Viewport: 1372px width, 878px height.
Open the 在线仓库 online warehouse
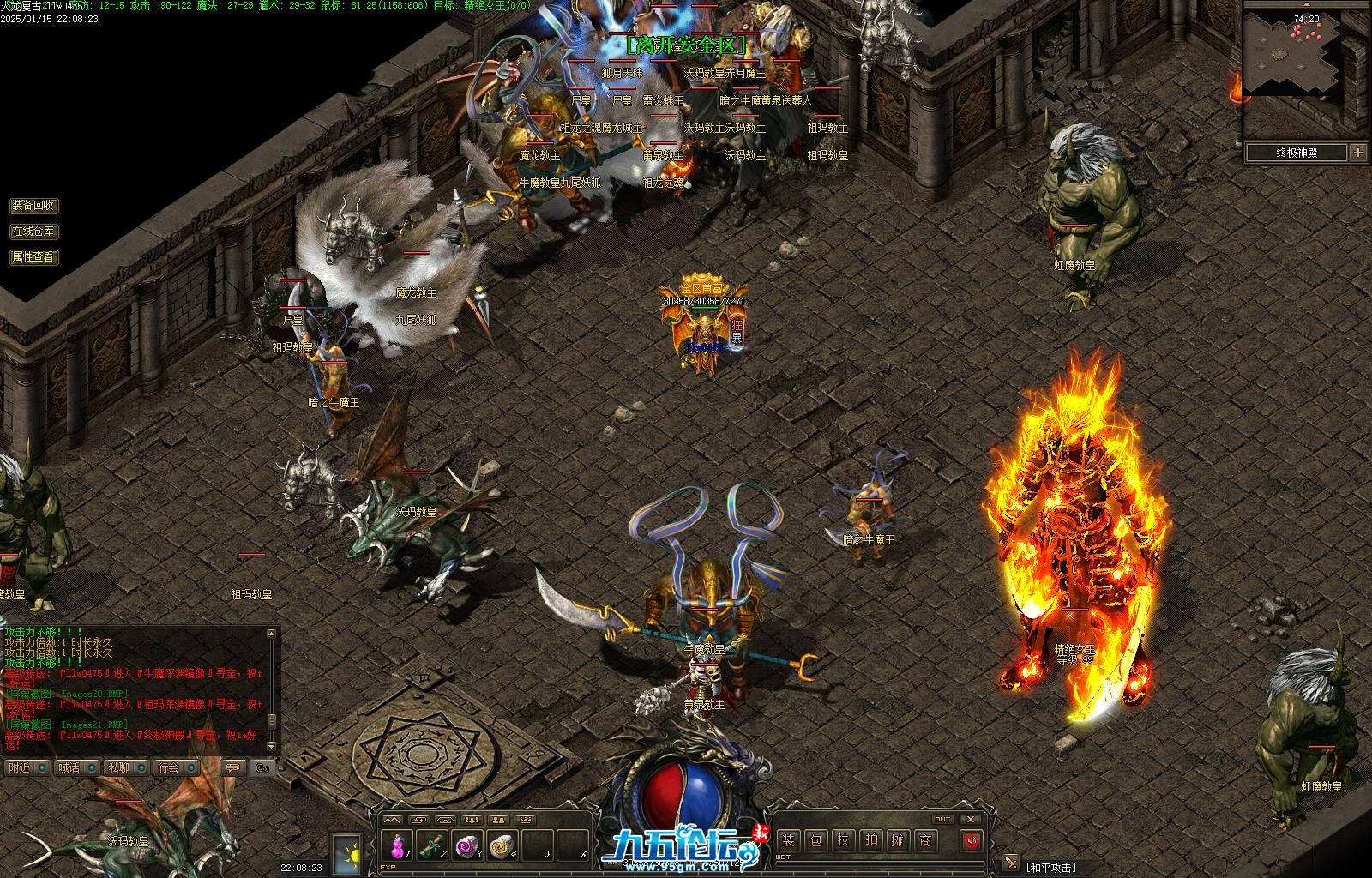[x=33, y=232]
